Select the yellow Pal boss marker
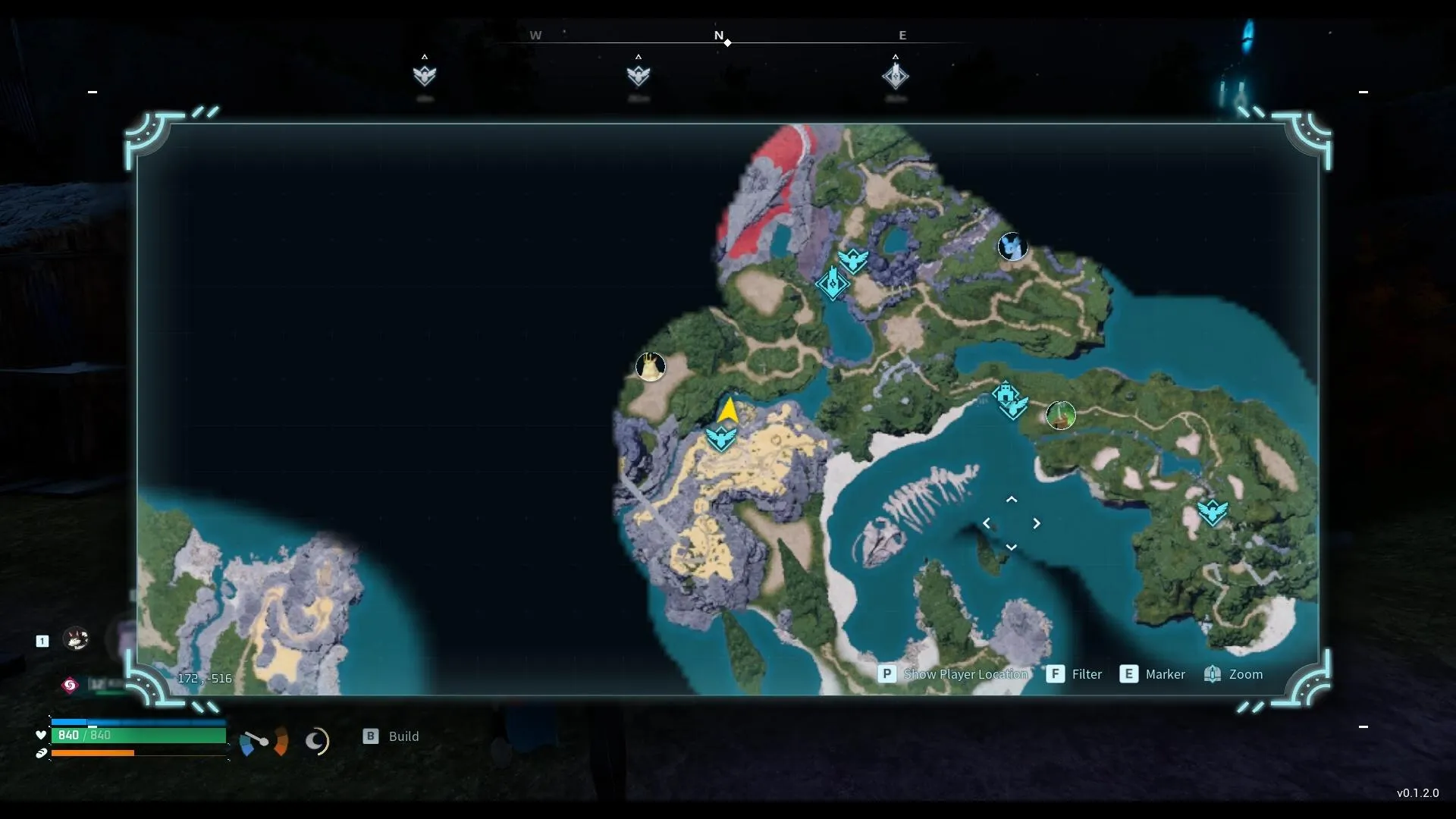 pos(650,367)
